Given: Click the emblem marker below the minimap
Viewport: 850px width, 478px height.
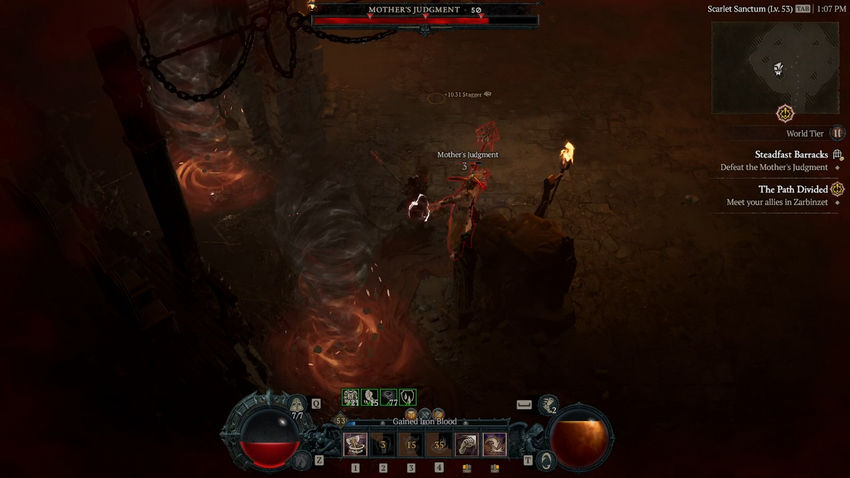Looking at the screenshot, I should (x=784, y=114).
